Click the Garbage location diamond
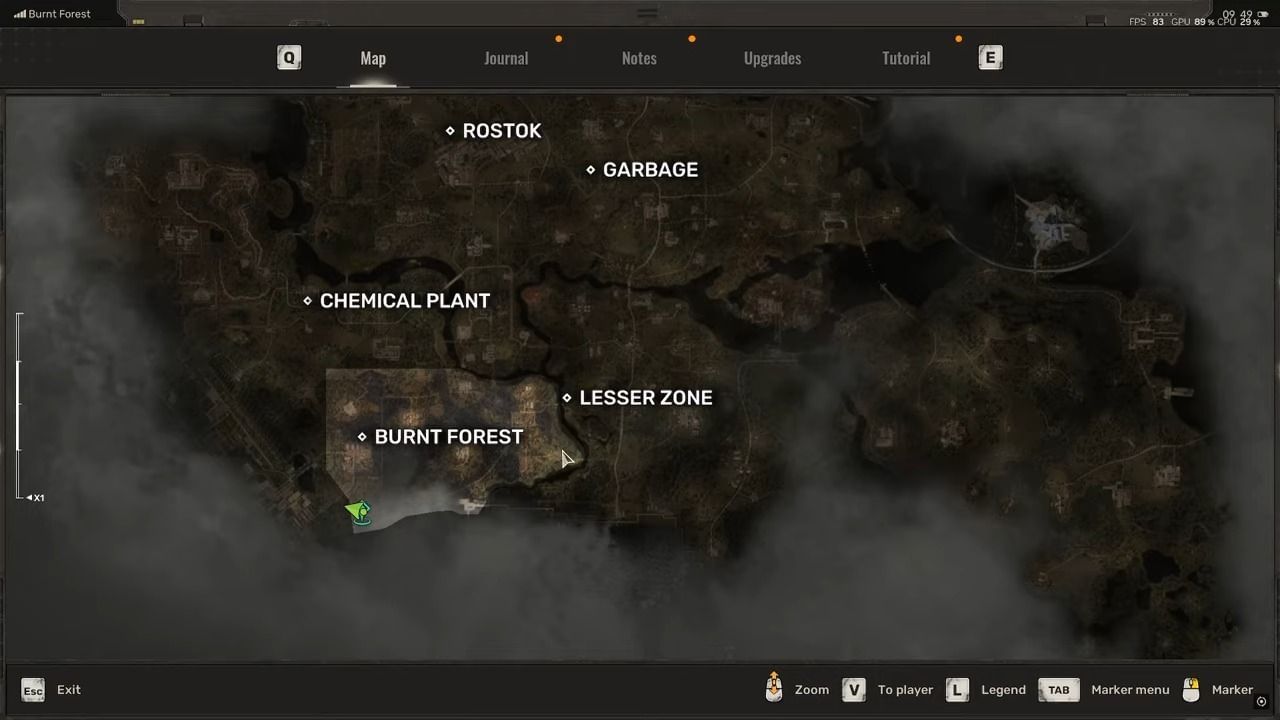 [x=590, y=169]
